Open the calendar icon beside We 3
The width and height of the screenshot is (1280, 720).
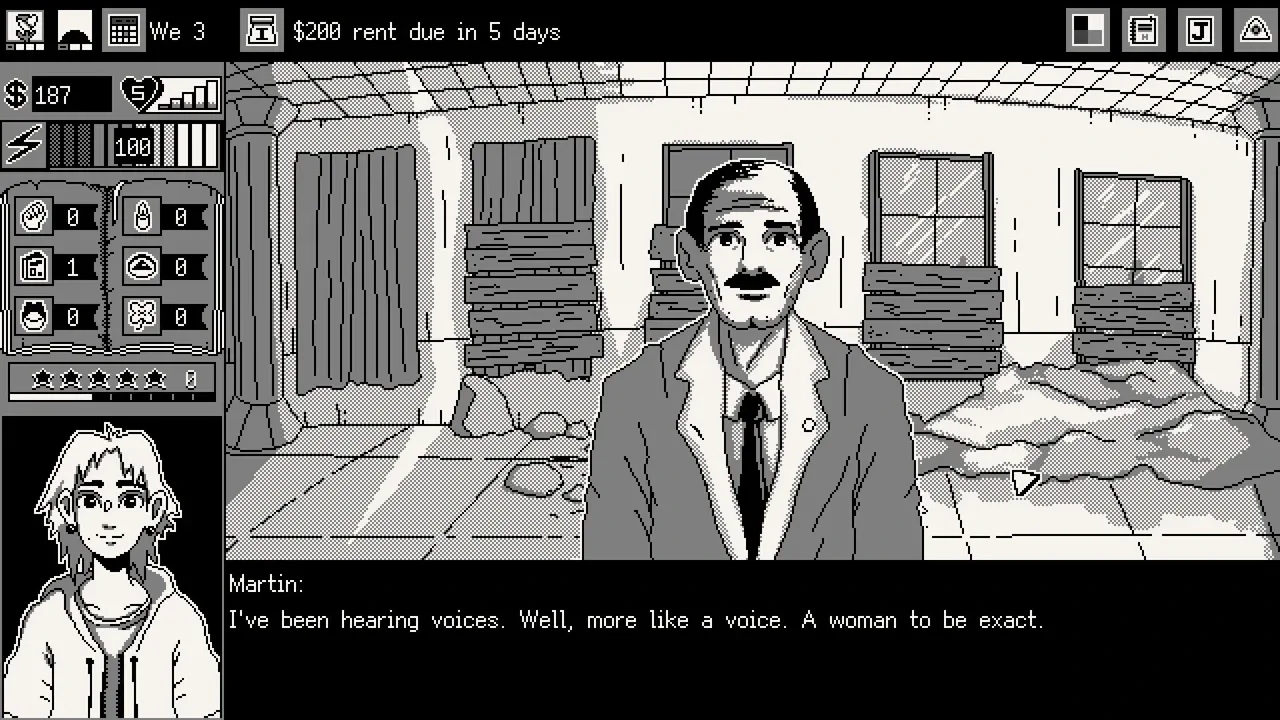(x=123, y=31)
